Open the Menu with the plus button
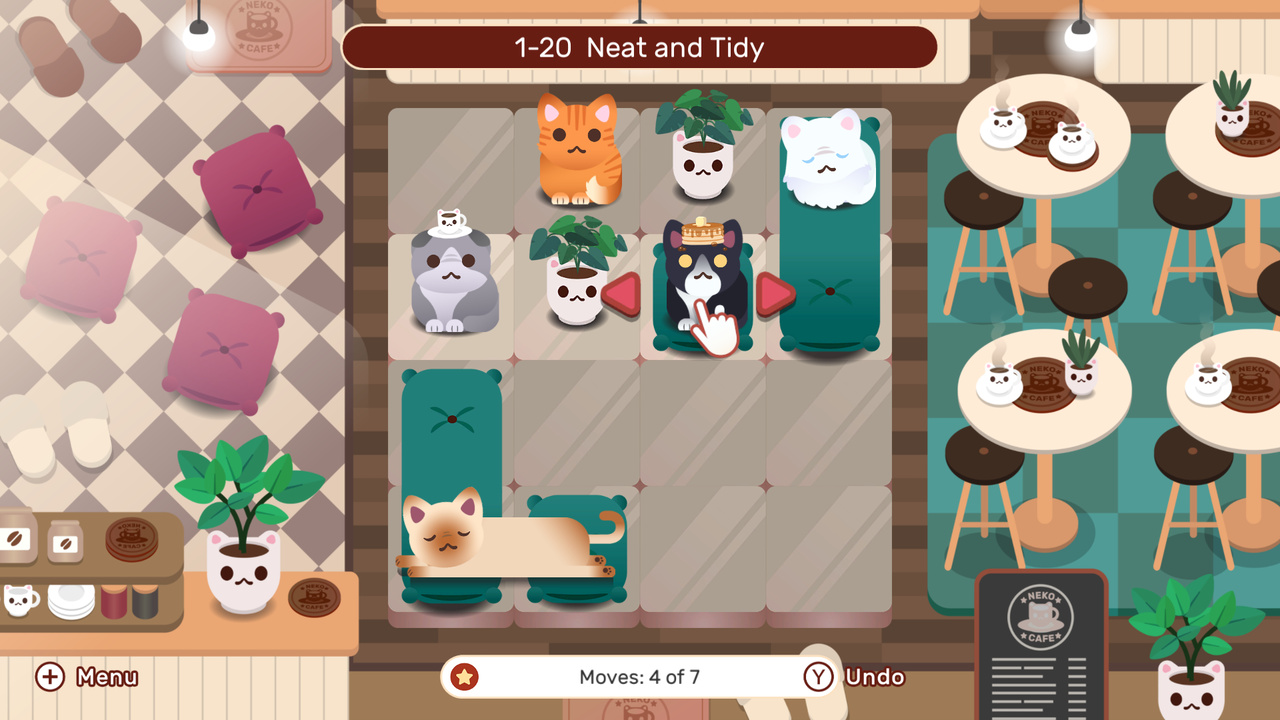 click(48, 677)
